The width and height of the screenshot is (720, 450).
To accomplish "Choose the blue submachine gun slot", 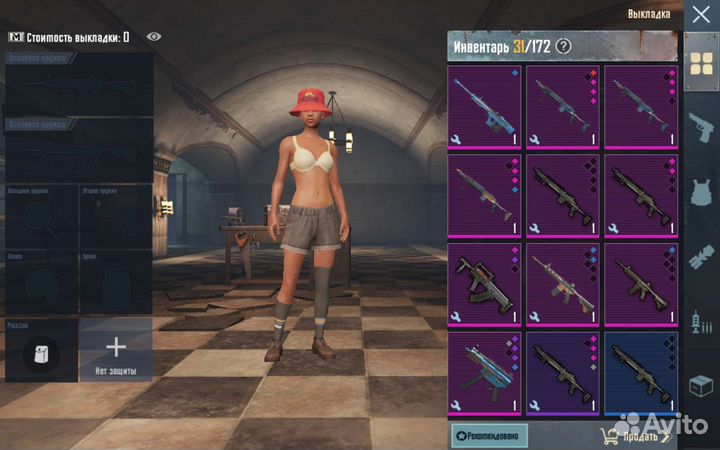I will 484,372.
